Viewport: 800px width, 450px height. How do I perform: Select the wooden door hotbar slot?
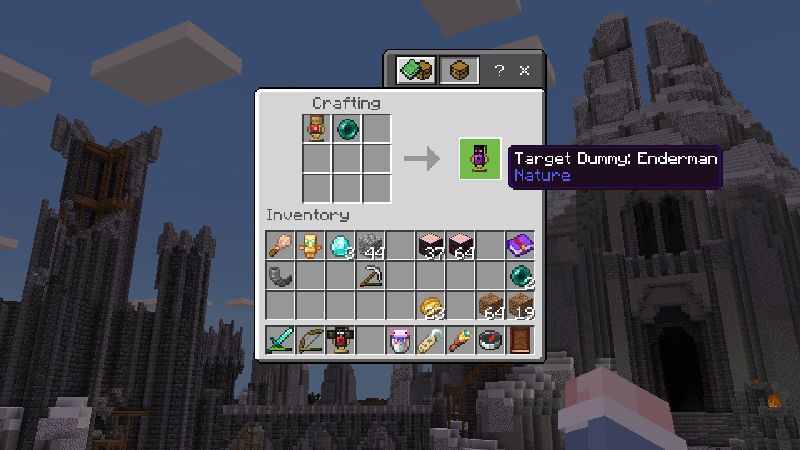pos(520,340)
